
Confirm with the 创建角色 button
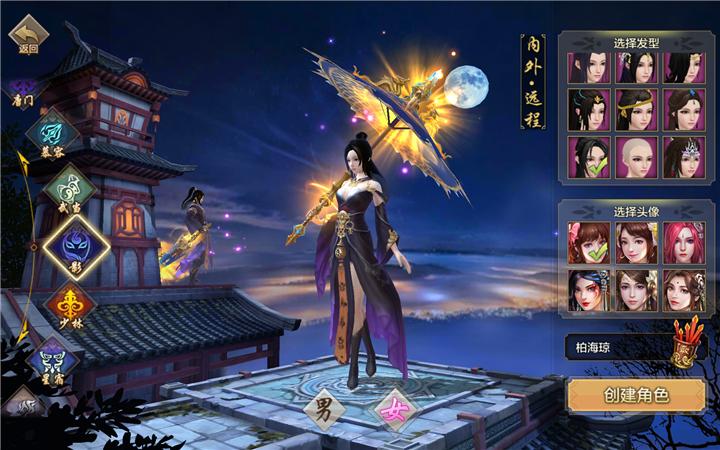(635, 395)
